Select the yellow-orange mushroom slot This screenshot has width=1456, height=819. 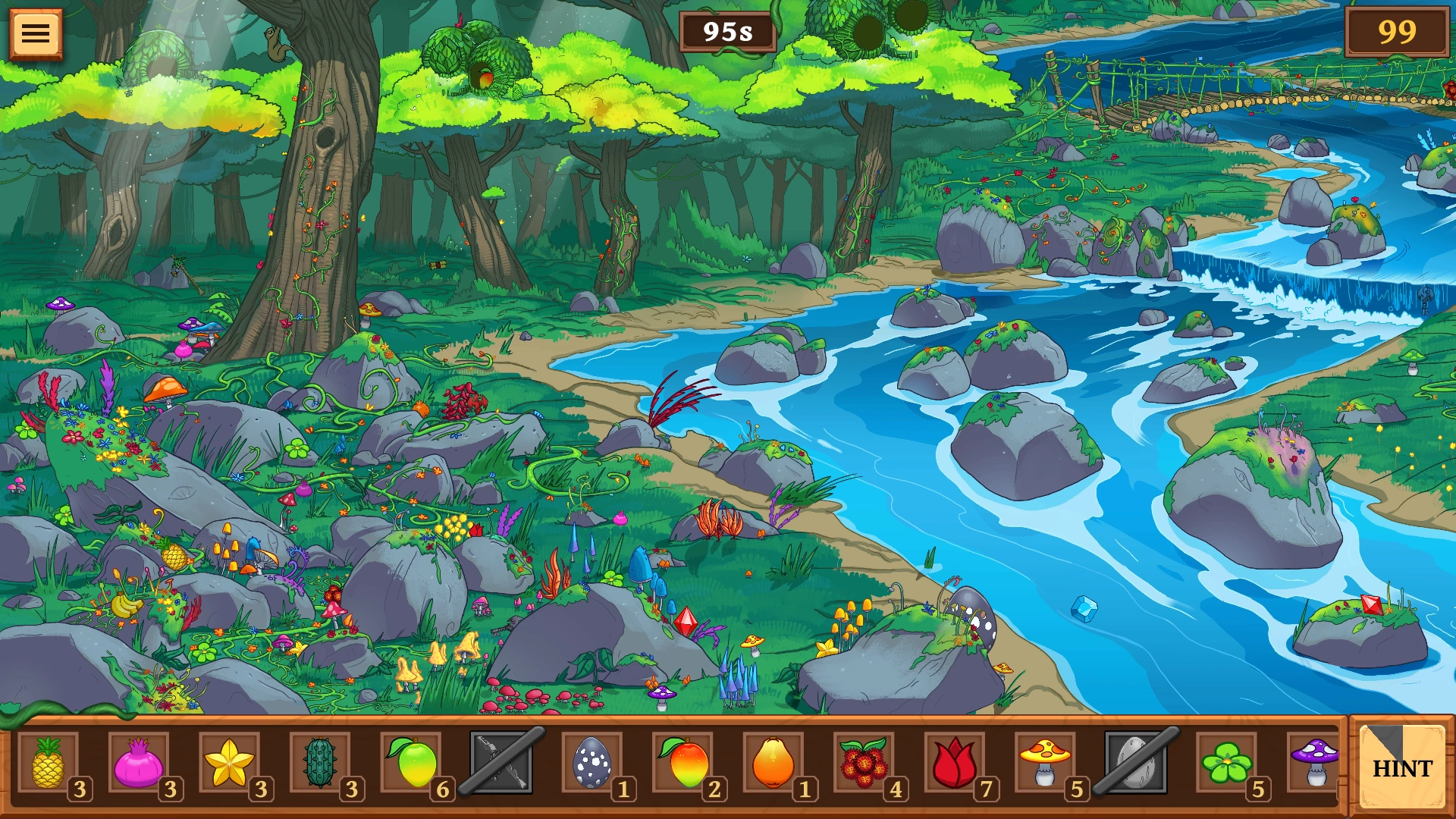coord(1046,763)
